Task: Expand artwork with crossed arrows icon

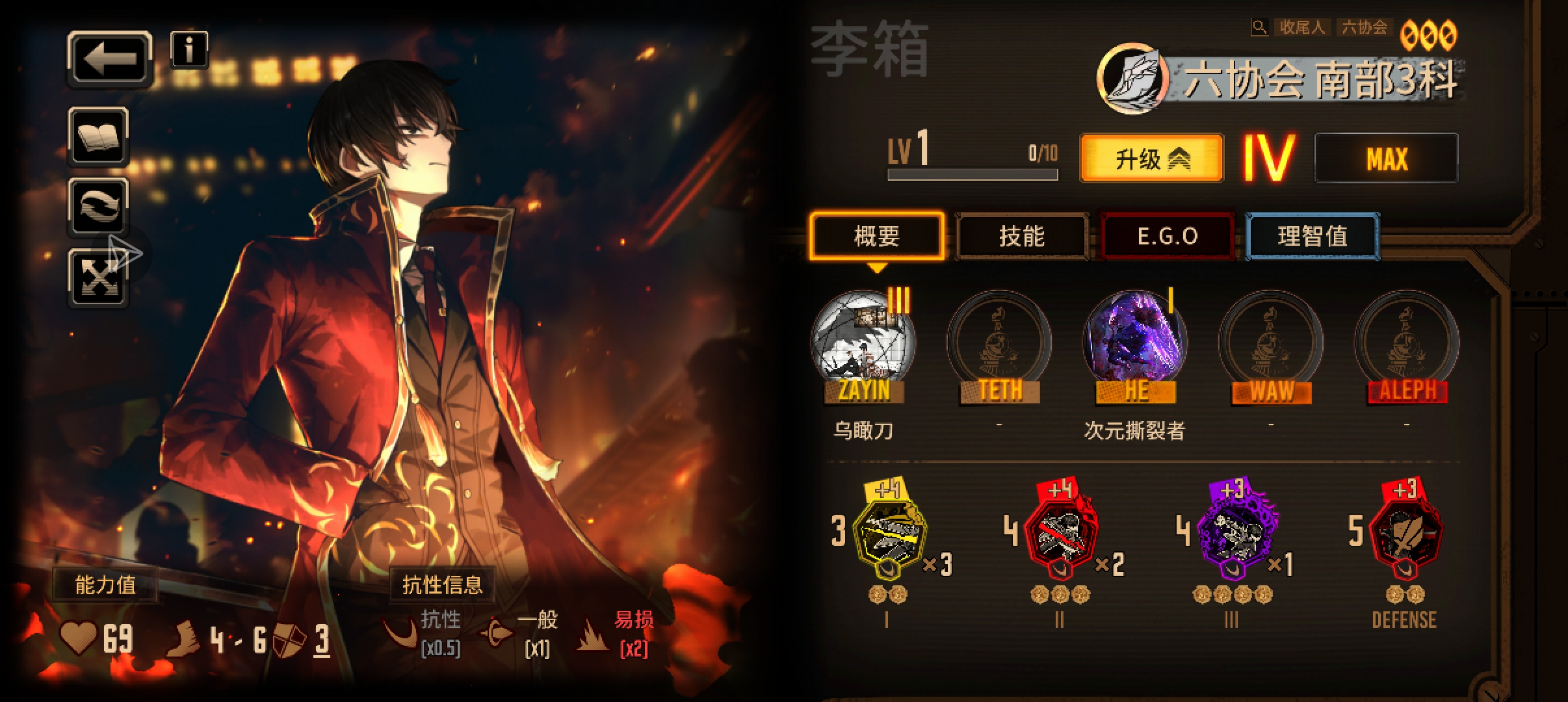Action: 99,278
